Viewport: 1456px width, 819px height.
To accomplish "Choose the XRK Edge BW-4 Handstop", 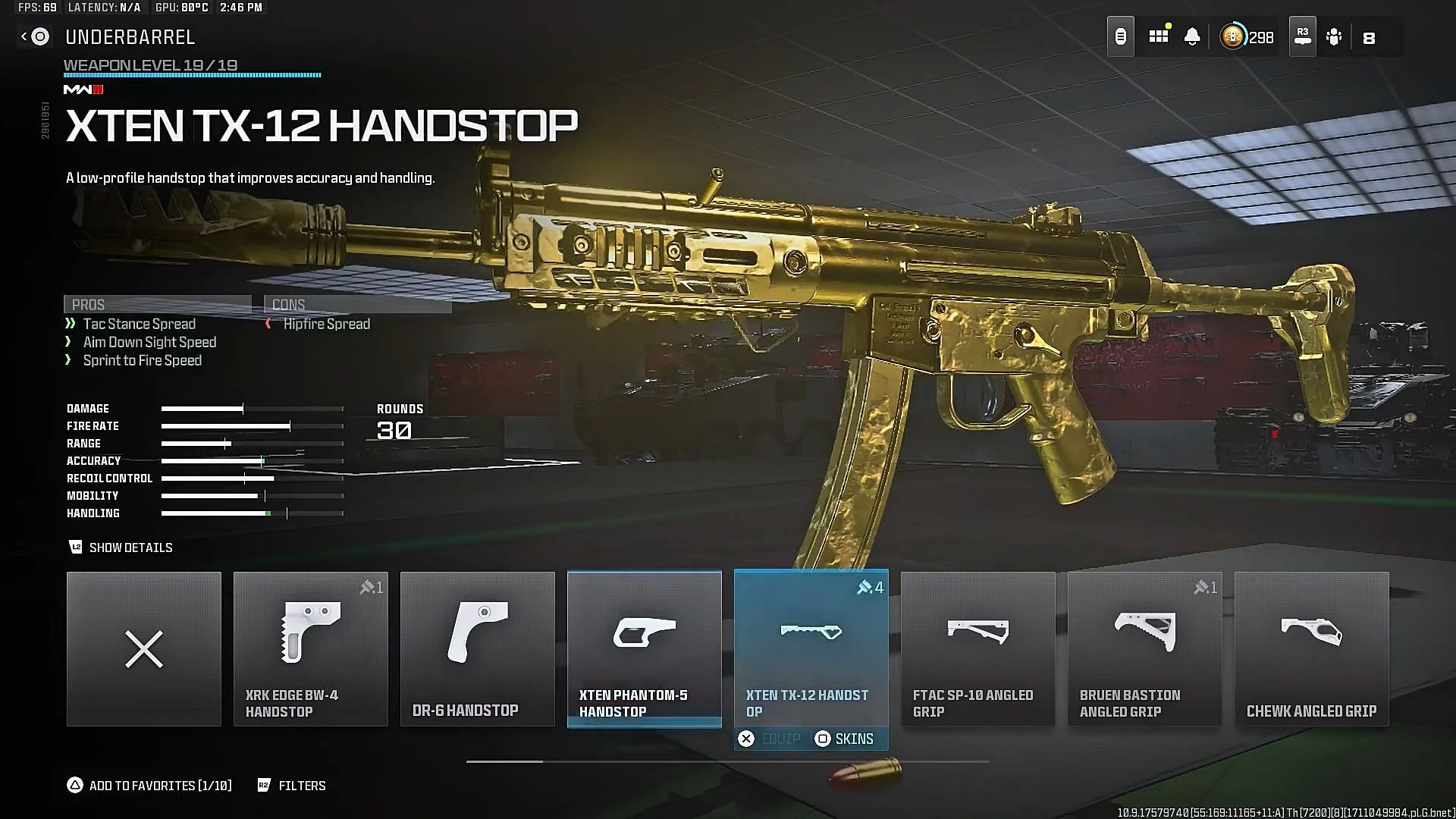I will pos(311,649).
